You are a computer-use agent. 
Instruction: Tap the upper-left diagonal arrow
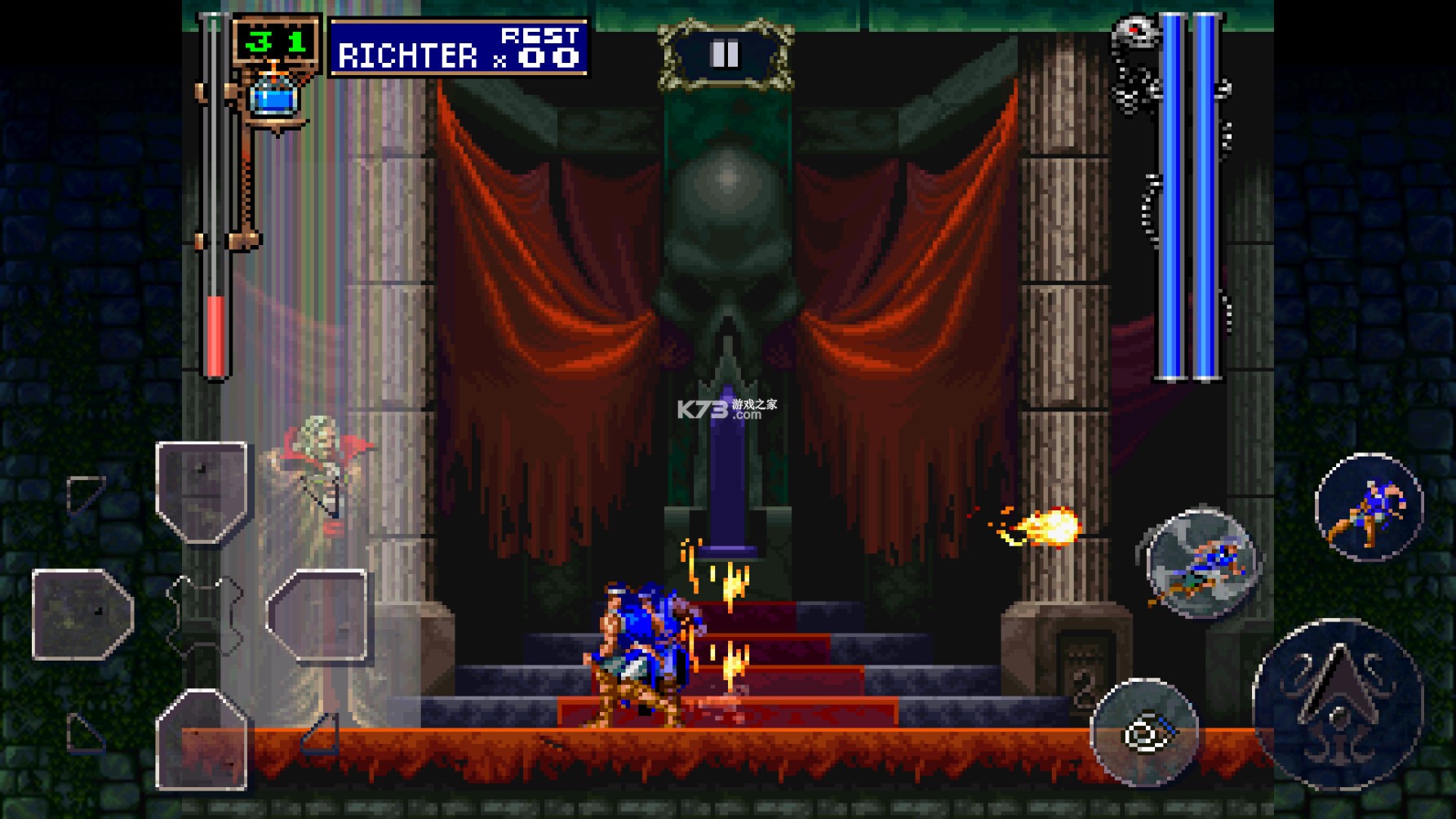click(85, 492)
